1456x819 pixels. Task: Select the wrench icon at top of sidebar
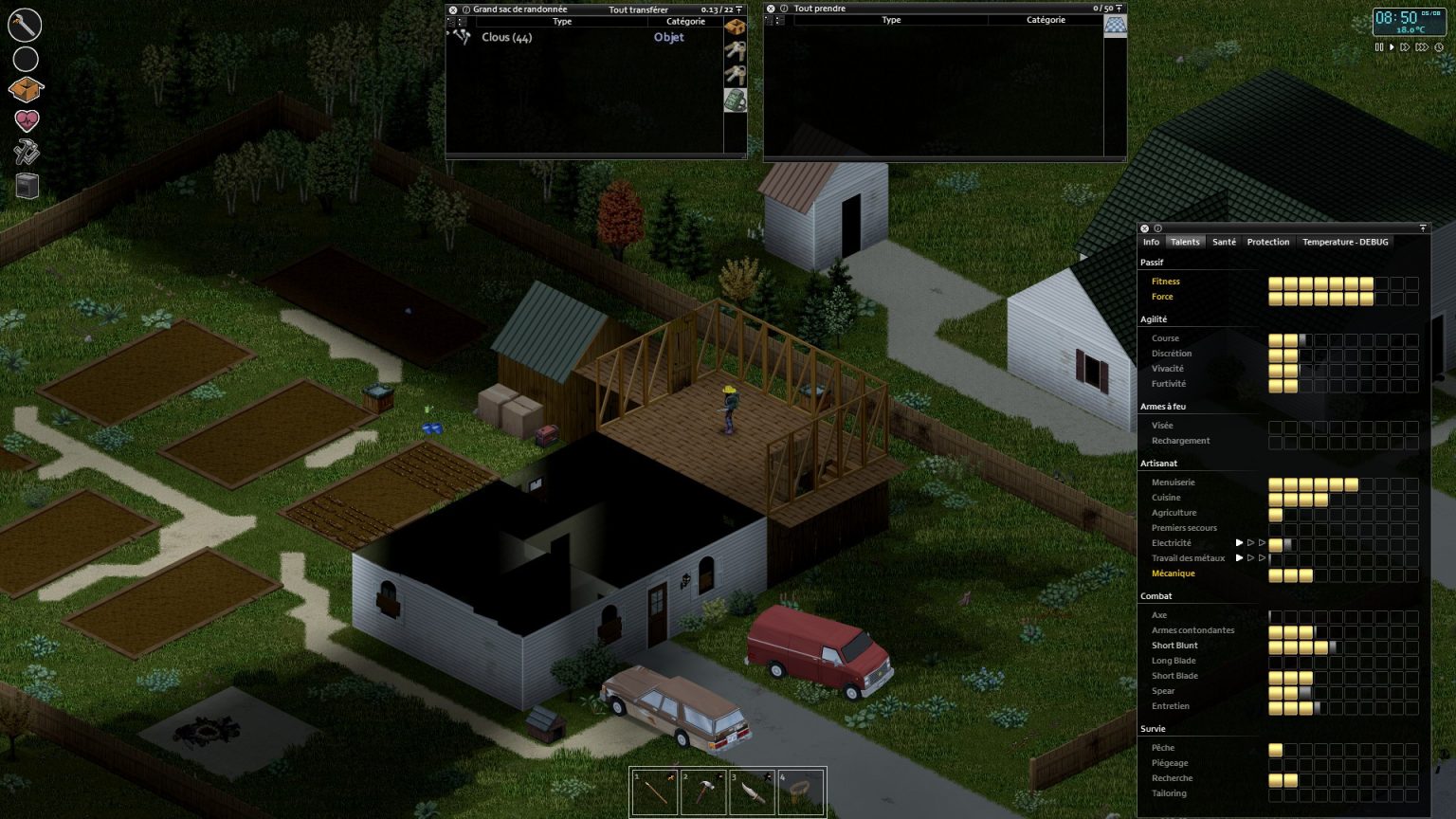click(24, 25)
